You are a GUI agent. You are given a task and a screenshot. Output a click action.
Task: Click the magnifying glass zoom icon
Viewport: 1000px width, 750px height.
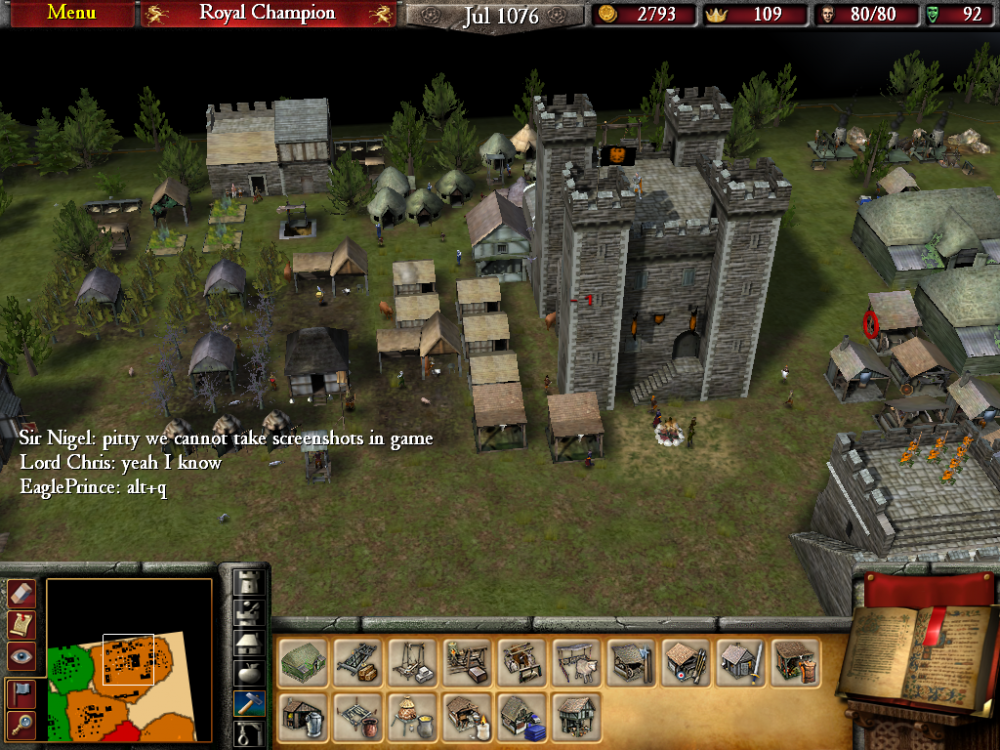coord(21,723)
